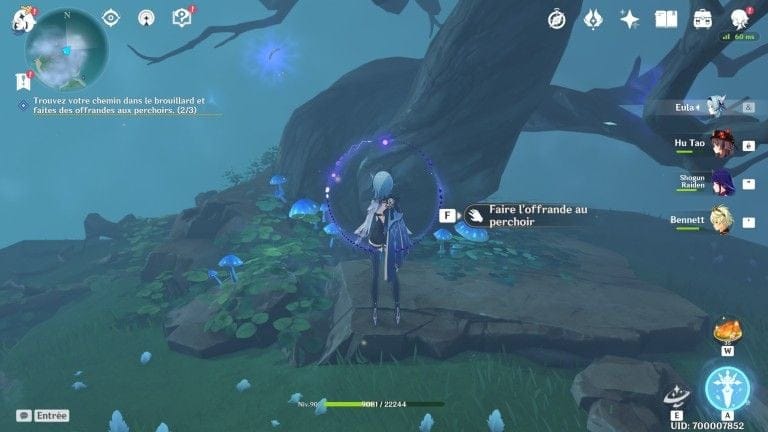The height and width of the screenshot is (432, 768).
Task: Open the compass events icon
Action: (x=558, y=19)
